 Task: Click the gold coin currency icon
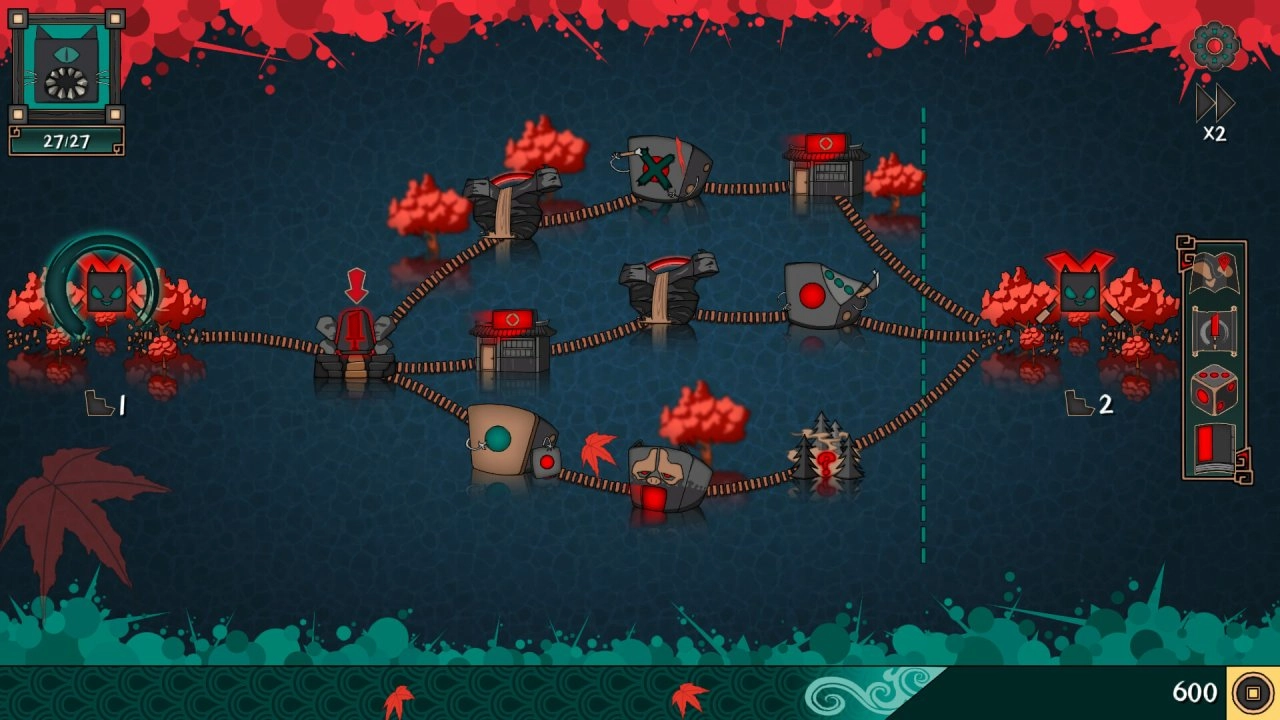[x=1252, y=692]
